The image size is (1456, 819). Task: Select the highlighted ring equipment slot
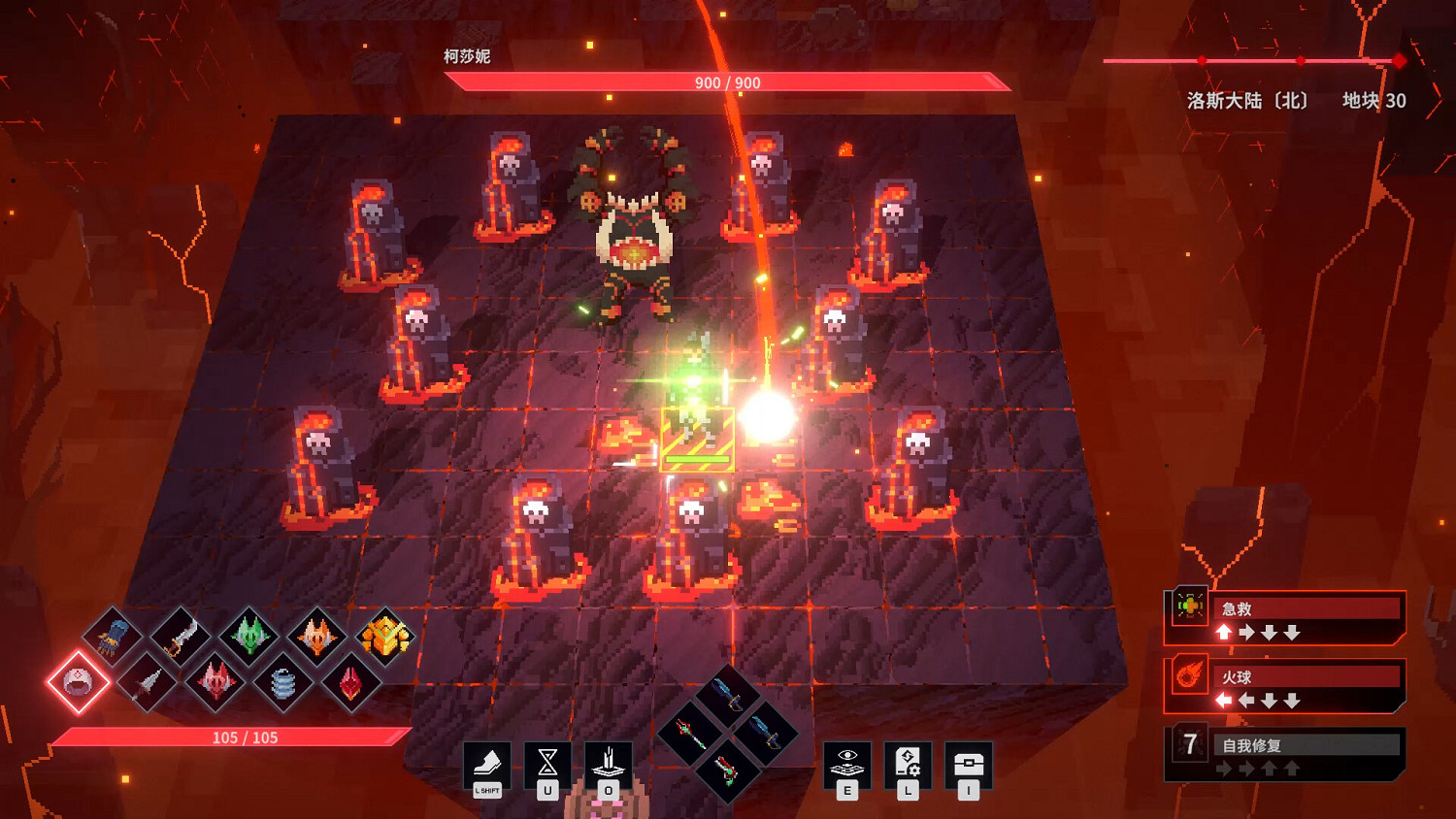click(77, 682)
